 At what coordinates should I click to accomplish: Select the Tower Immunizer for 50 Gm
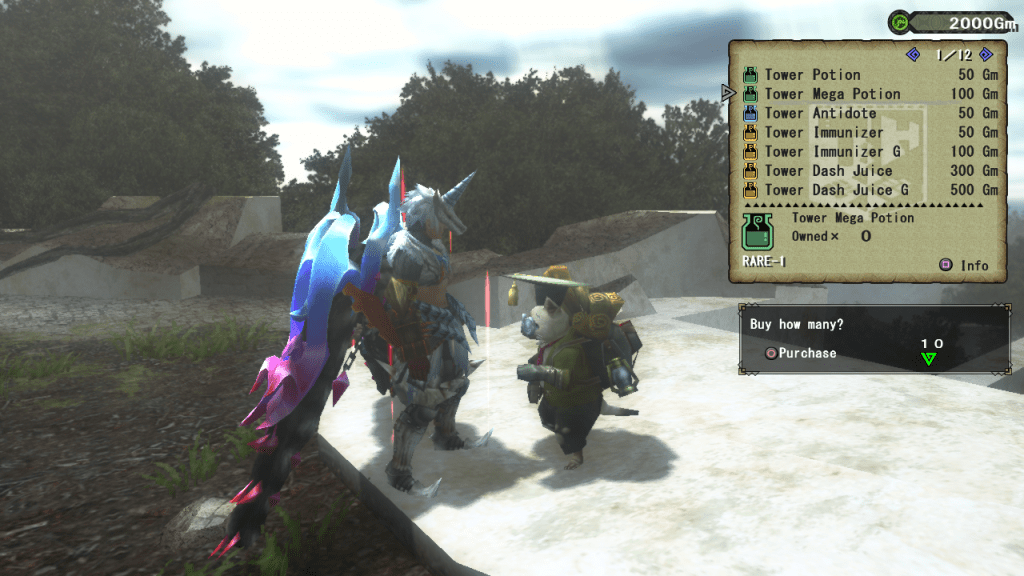pyautogui.click(x=824, y=132)
